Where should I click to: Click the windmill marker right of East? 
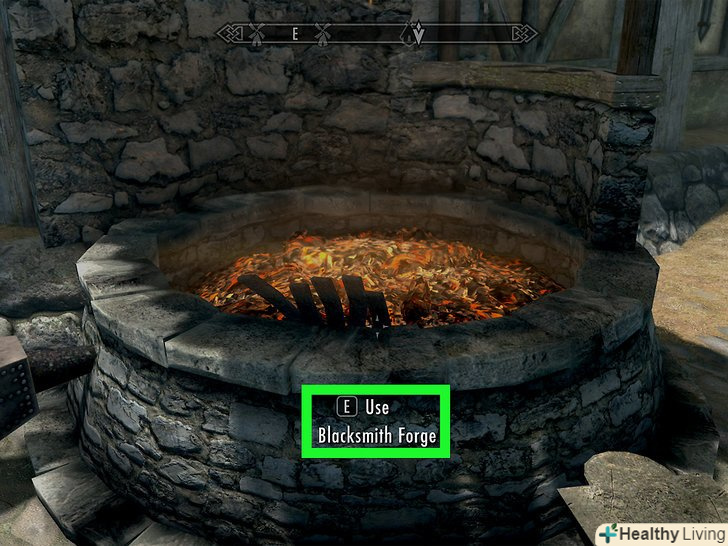[323, 33]
